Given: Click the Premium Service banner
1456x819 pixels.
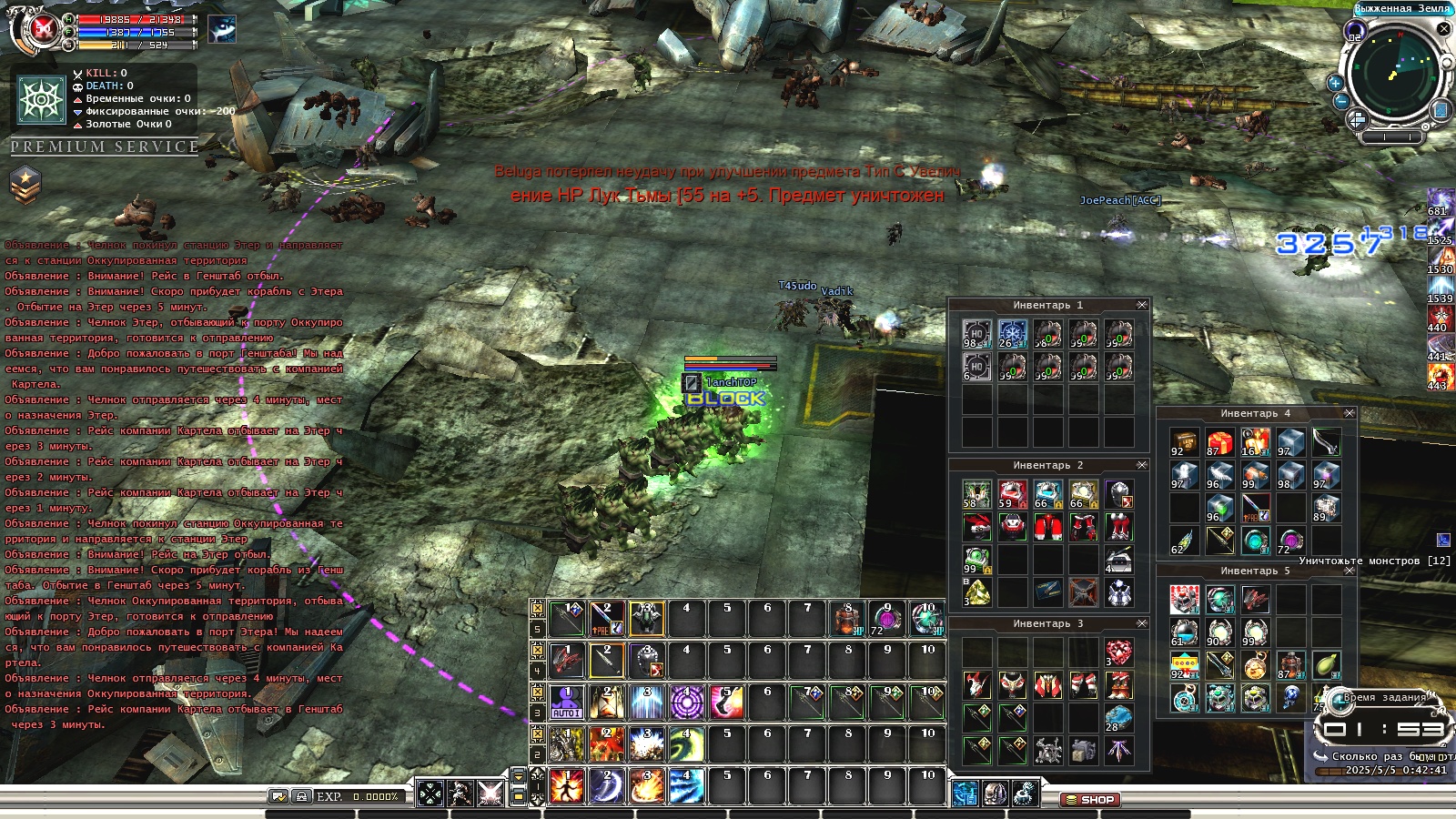Looking at the screenshot, I should point(104,147).
